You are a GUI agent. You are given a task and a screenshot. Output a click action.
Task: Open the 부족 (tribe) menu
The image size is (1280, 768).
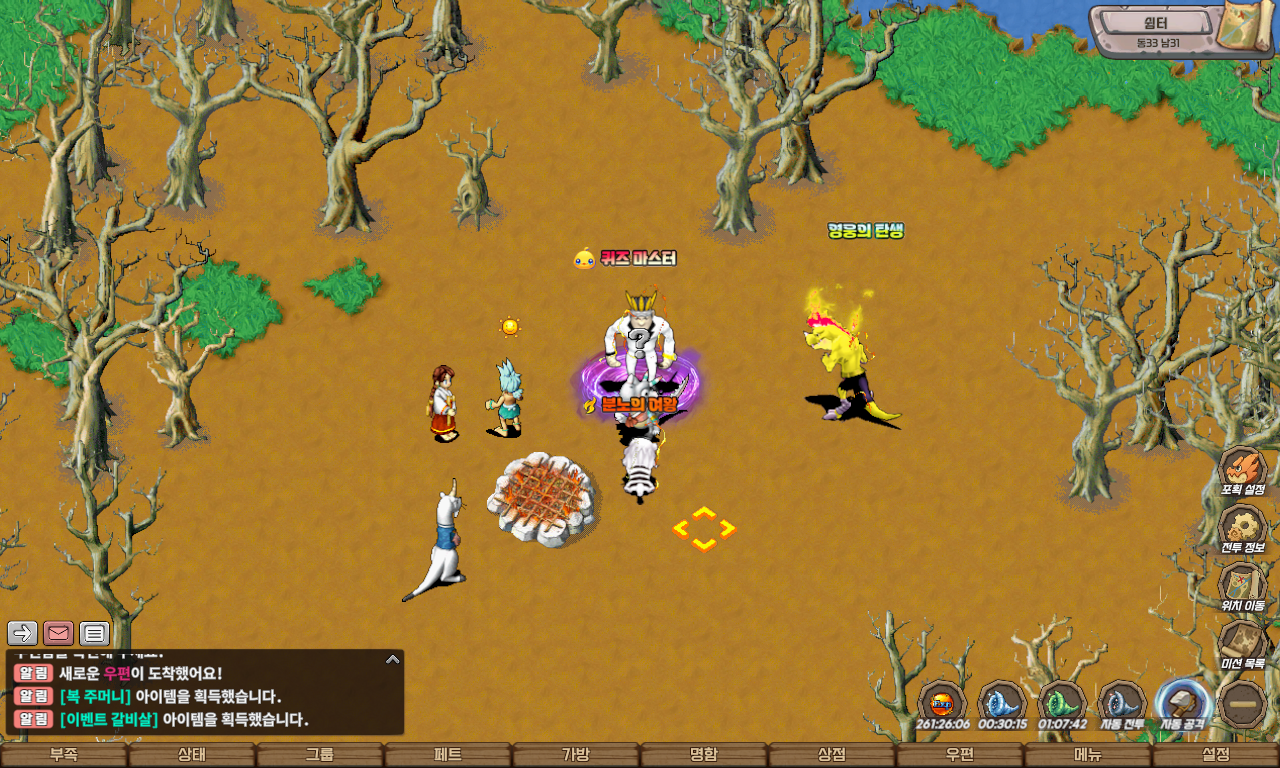coord(64,755)
